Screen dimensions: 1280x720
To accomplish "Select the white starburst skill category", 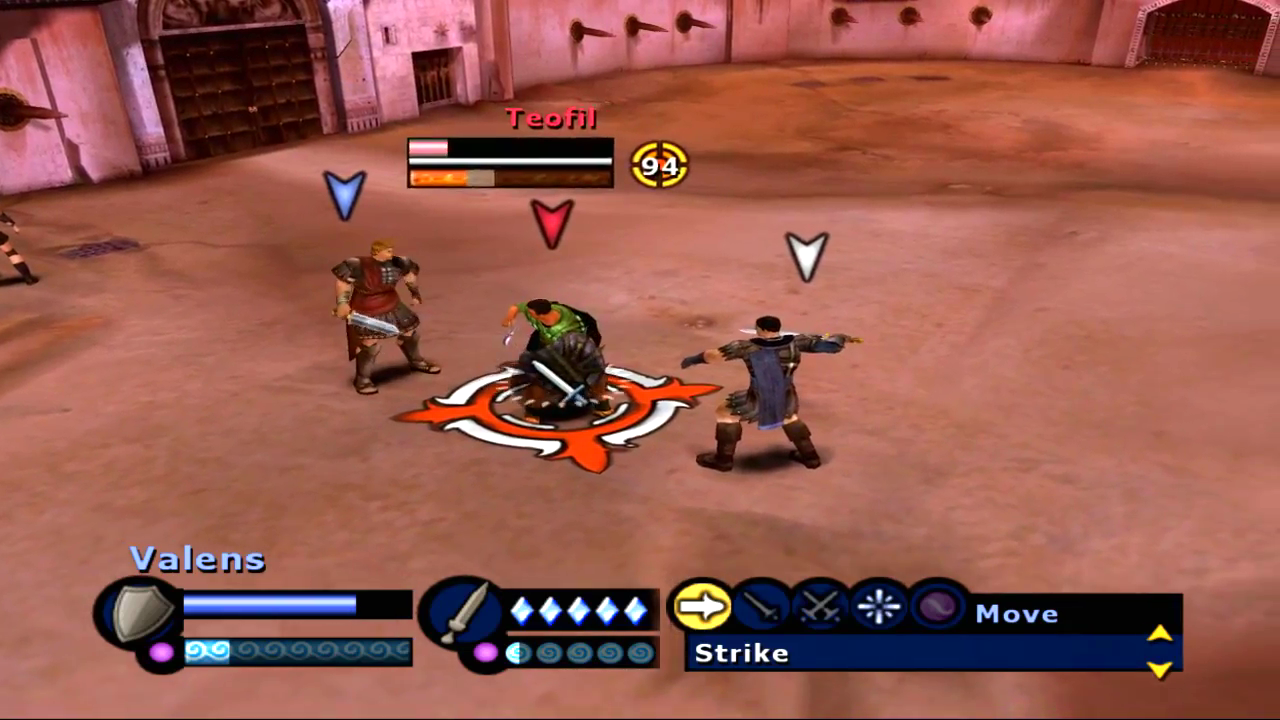I will click(x=879, y=606).
